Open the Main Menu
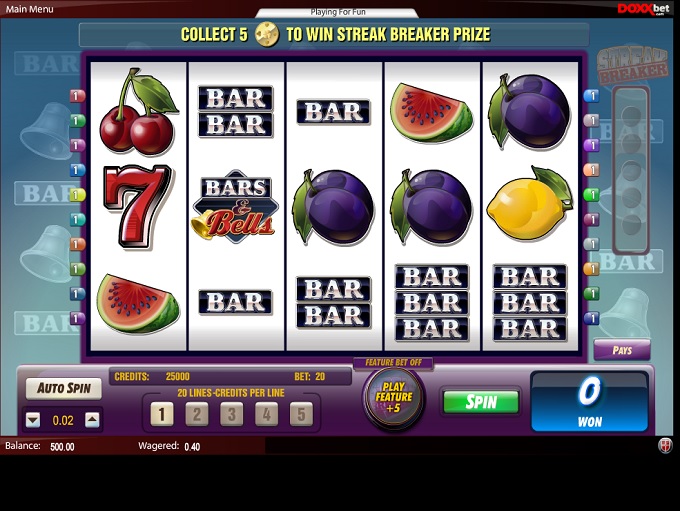 point(27,9)
